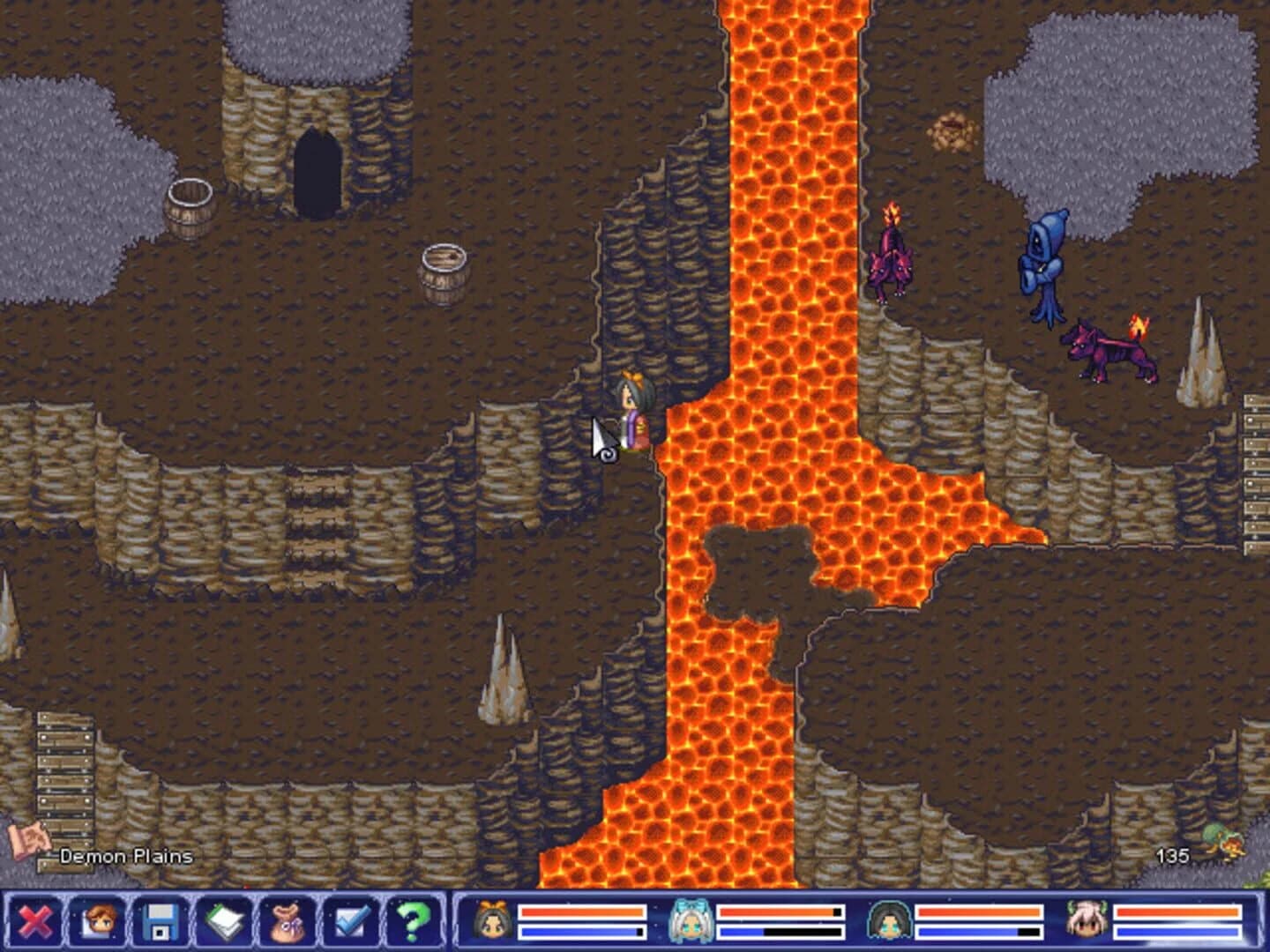Open quest journal via green book icon
Screen dimensions: 1270x952
point(227,922)
